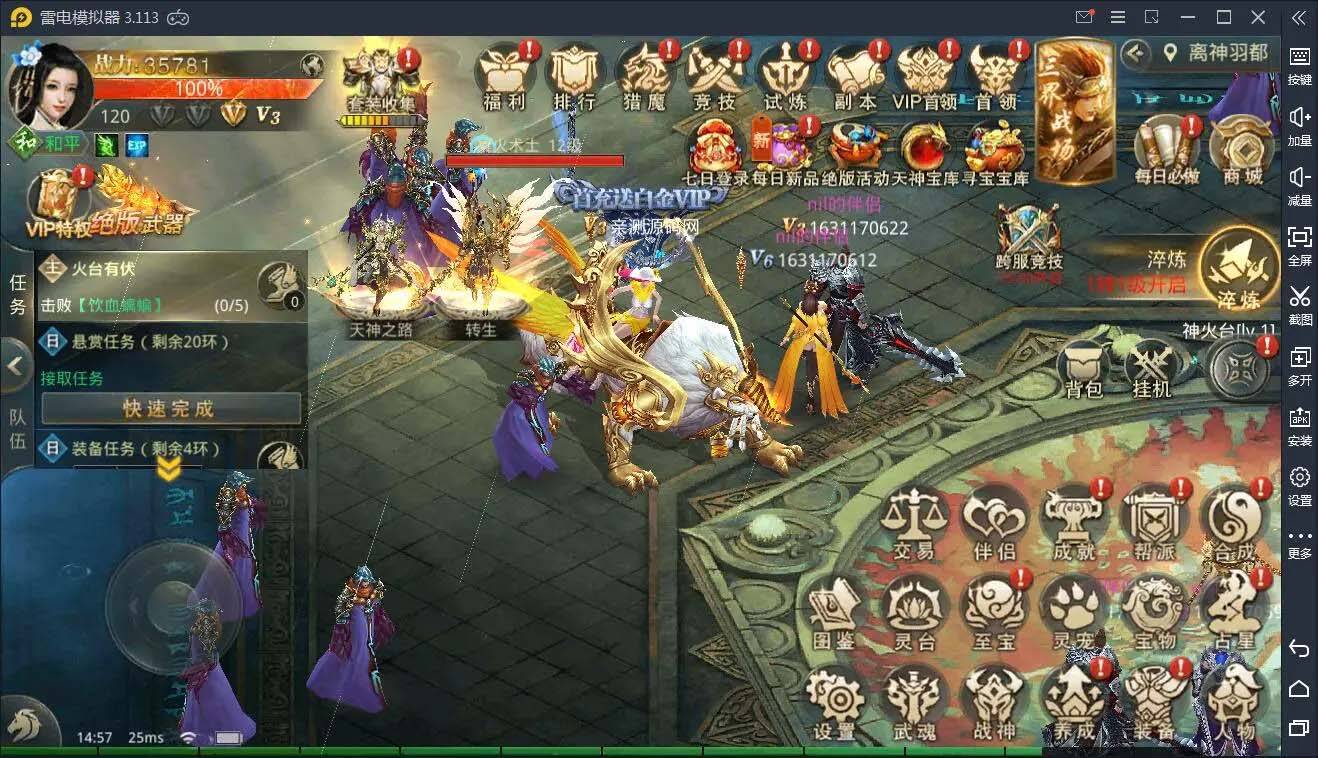Click the emulator 截图 screenshot button
This screenshot has height=758, width=1318.
pyautogui.click(x=1299, y=302)
